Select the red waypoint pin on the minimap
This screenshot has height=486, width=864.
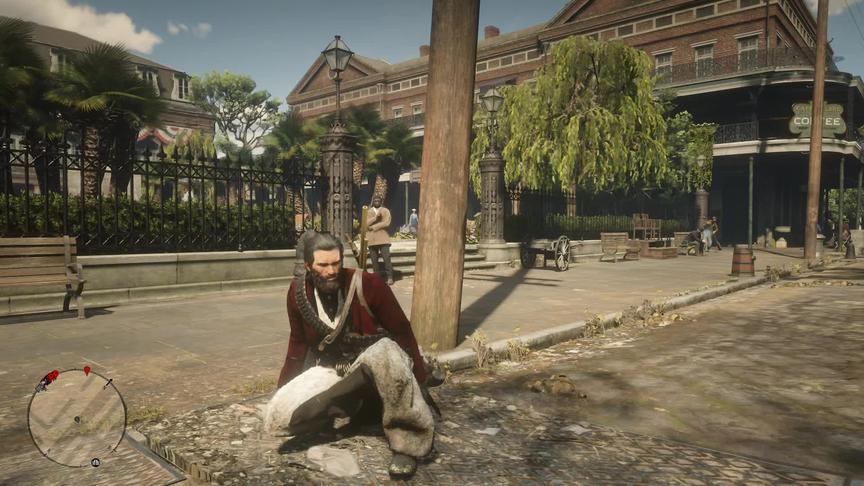click(x=87, y=372)
